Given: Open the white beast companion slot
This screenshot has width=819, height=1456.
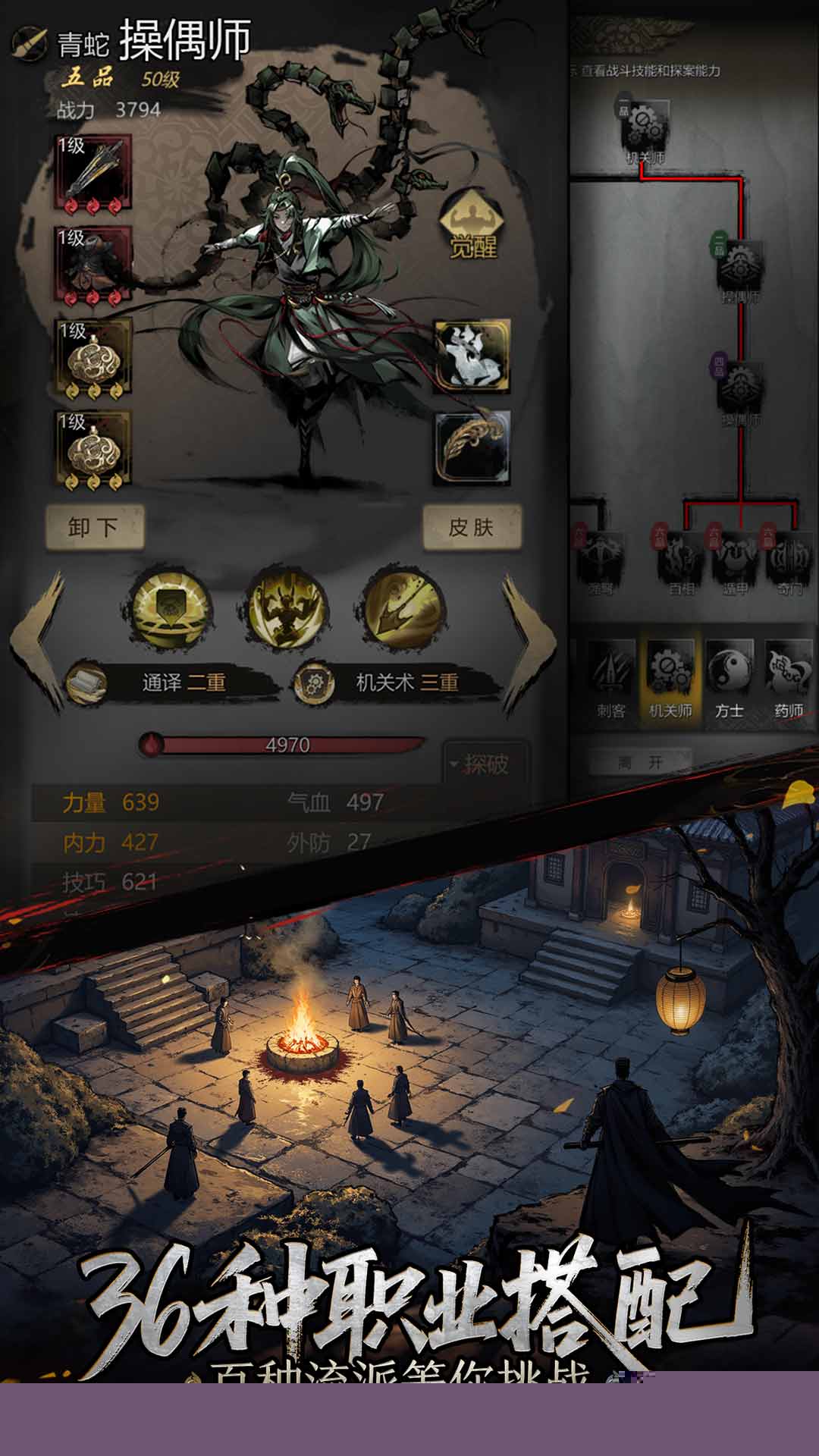Looking at the screenshot, I should 472,356.
